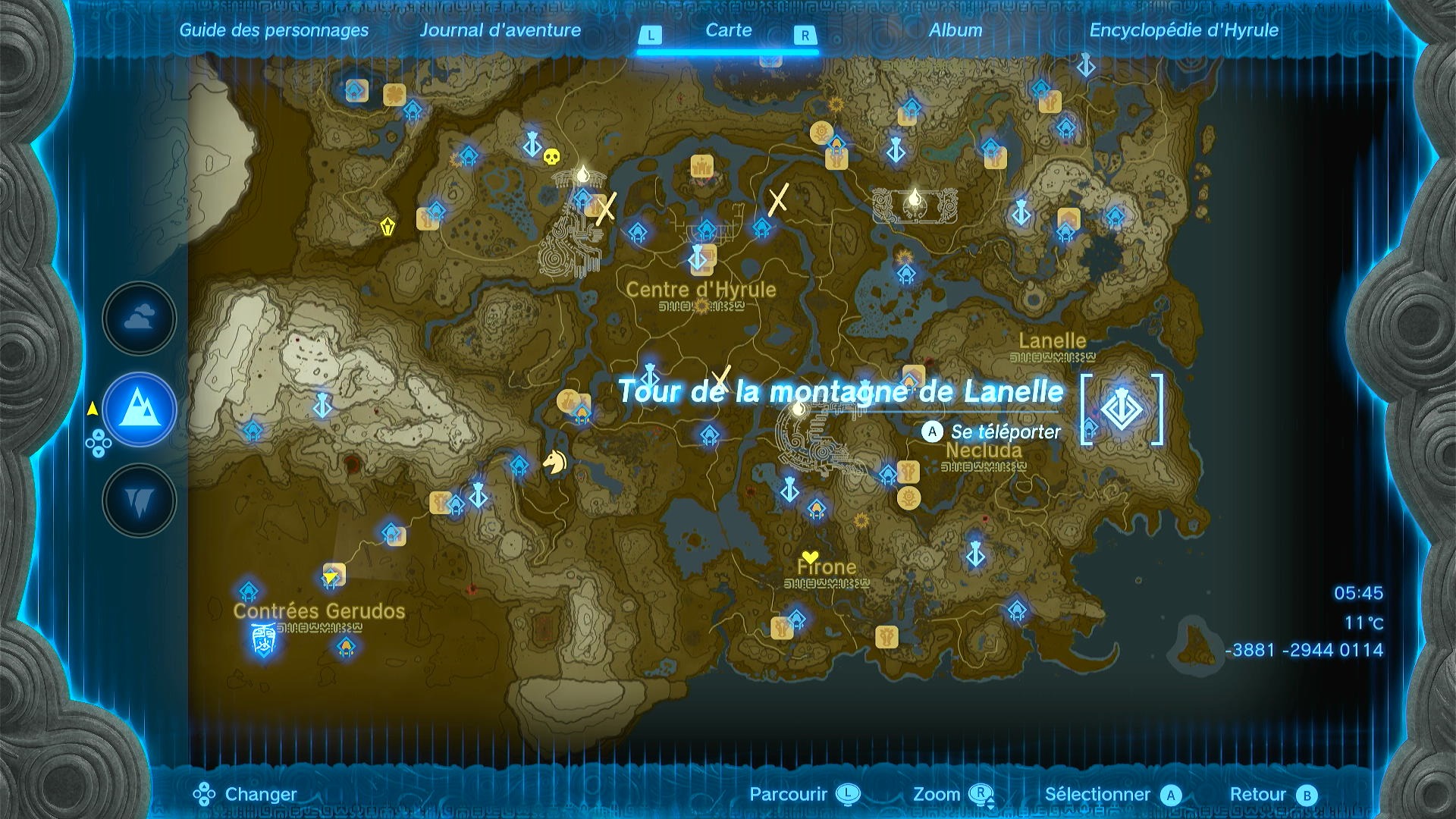Image resolution: width=1456 pixels, height=819 pixels.
Task: Select the Tour de la montagne de Lanelle icon
Action: pos(1121,410)
